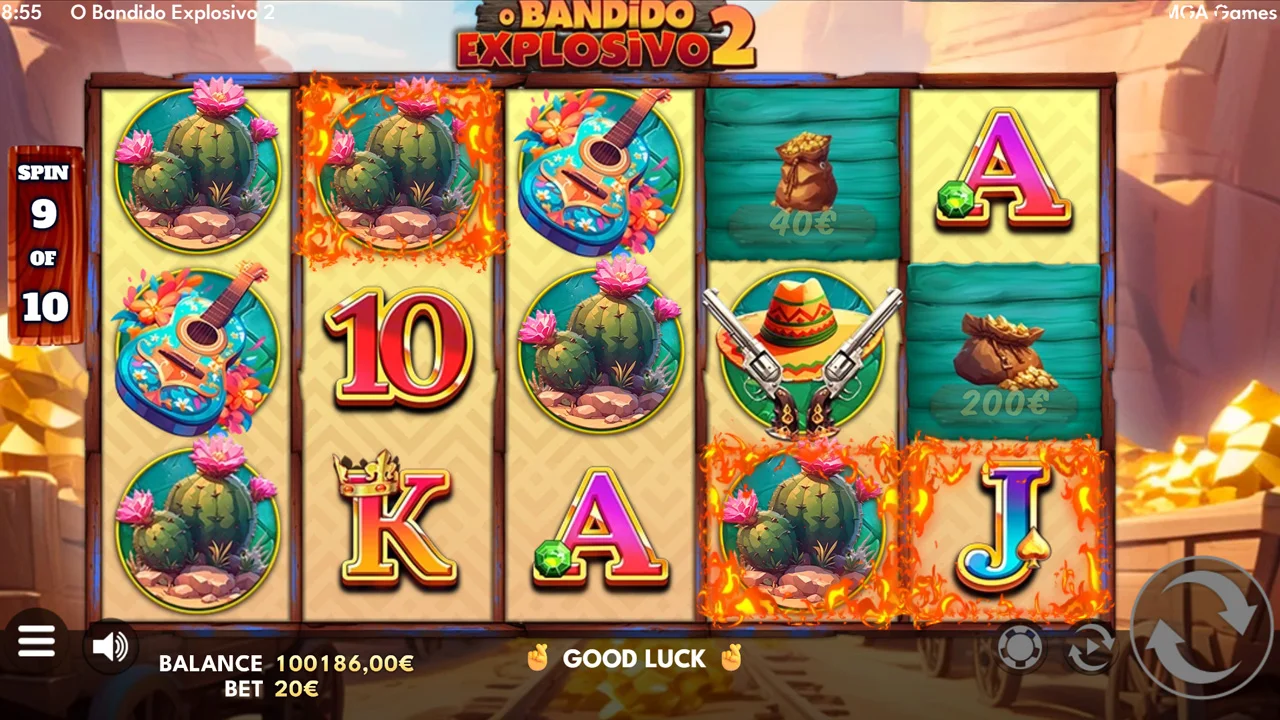Open the bet chip selector
Screen dimensions: 1280x720
coord(1020,648)
